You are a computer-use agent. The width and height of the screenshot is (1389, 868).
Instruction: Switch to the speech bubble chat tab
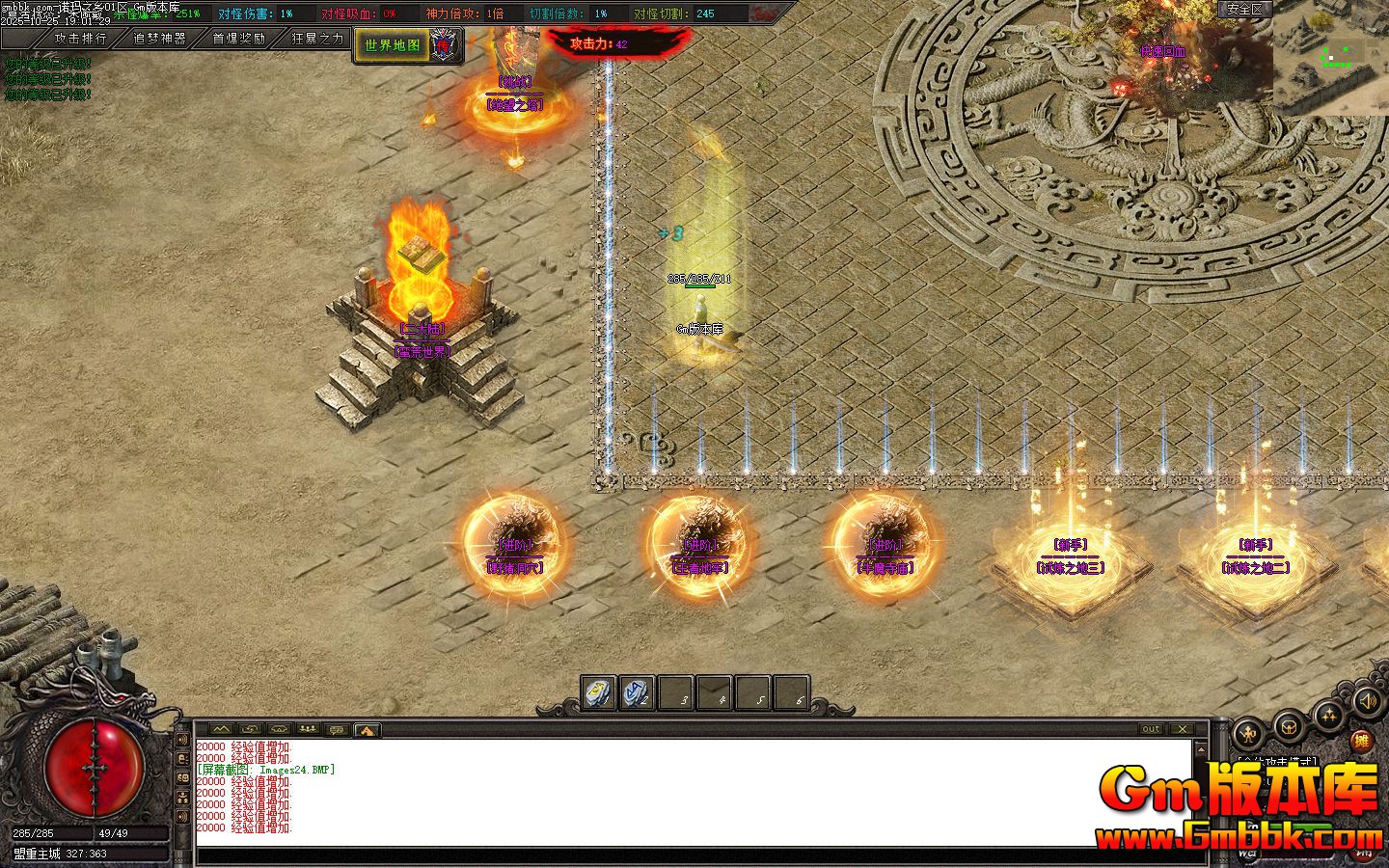click(x=338, y=730)
